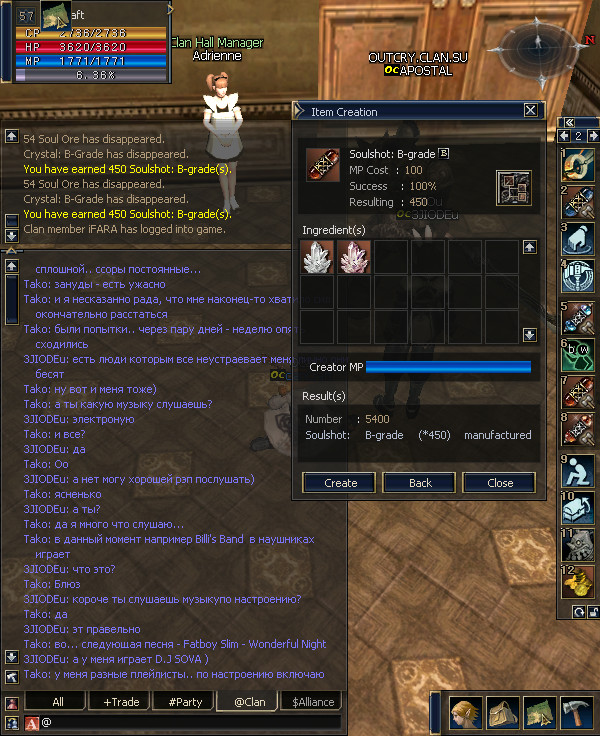Show the $Alliance chat tab
Image resolution: width=600 pixels, height=736 pixels.
point(313,702)
